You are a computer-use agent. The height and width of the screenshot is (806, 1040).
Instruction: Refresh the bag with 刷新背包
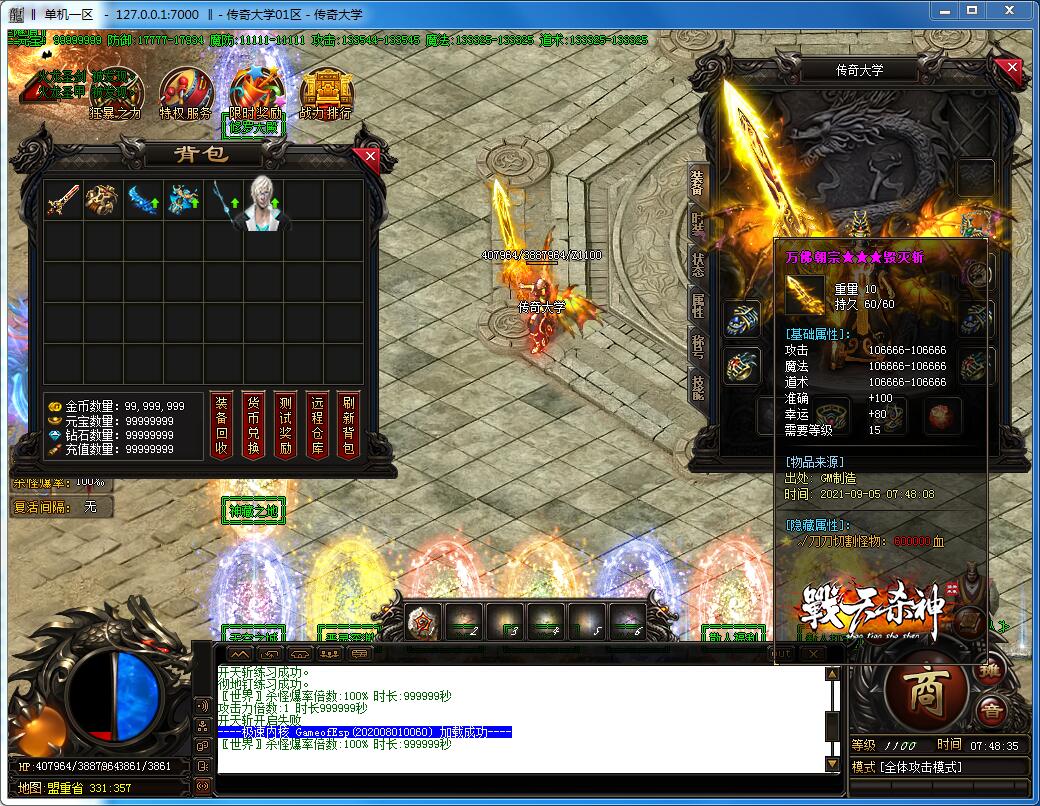[348, 424]
